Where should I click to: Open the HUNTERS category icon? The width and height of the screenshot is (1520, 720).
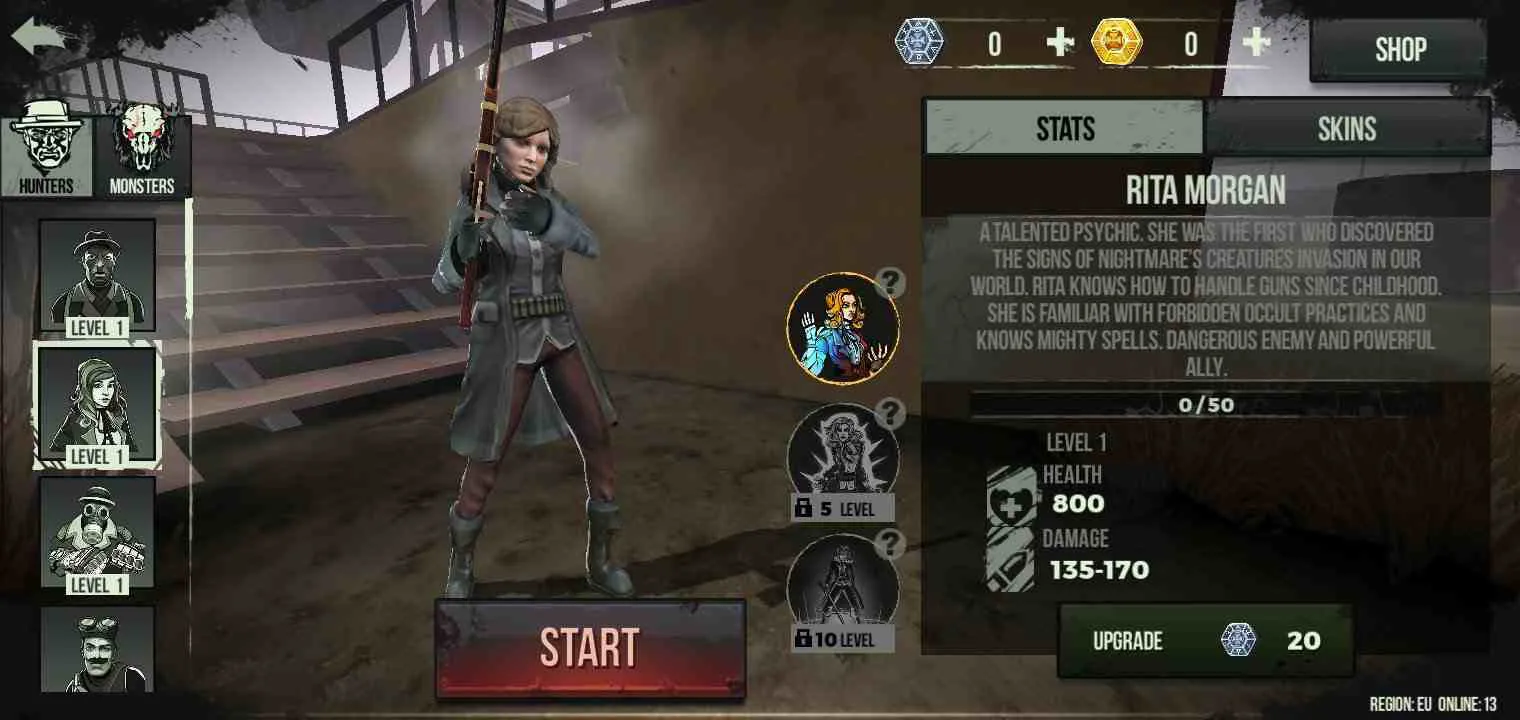click(45, 145)
